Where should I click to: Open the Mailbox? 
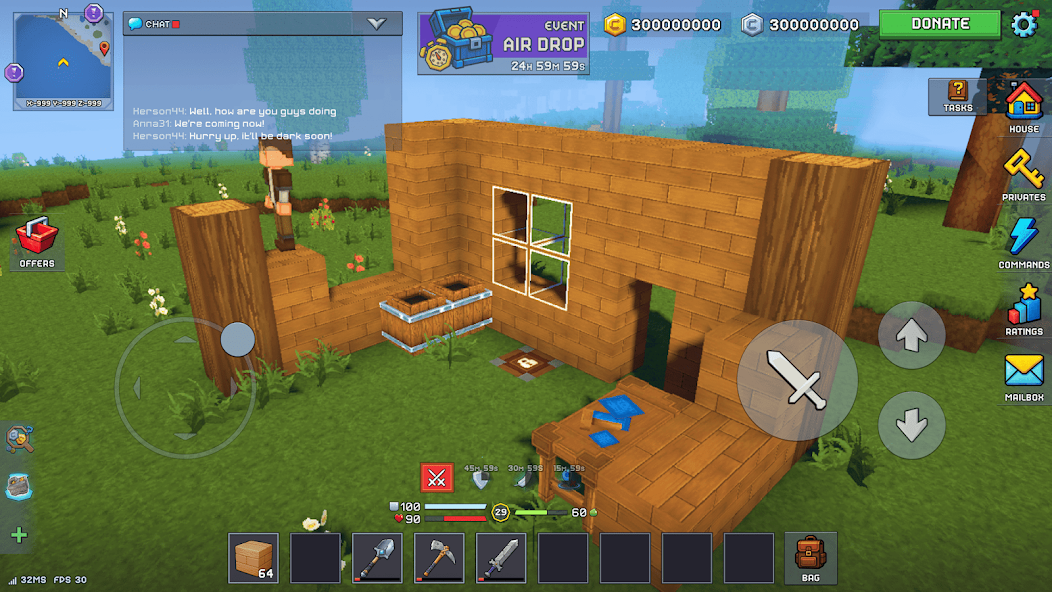[x=1023, y=376]
